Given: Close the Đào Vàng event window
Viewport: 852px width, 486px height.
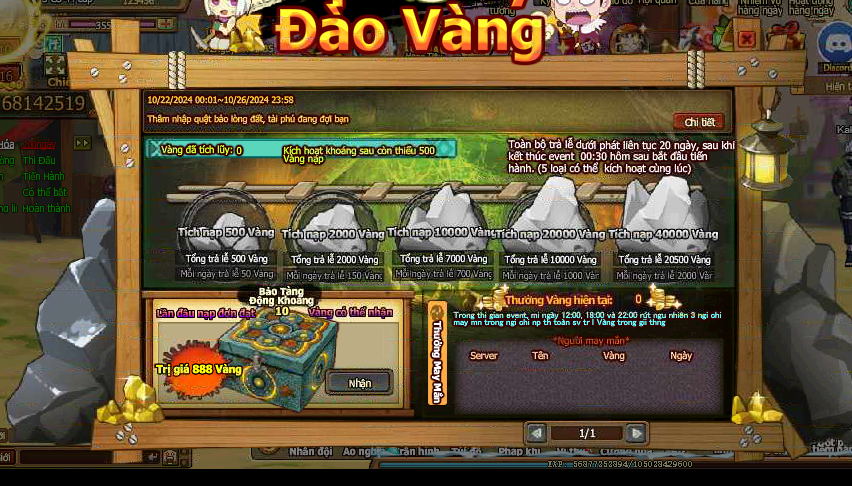Looking at the screenshot, I should (x=746, y=38).
